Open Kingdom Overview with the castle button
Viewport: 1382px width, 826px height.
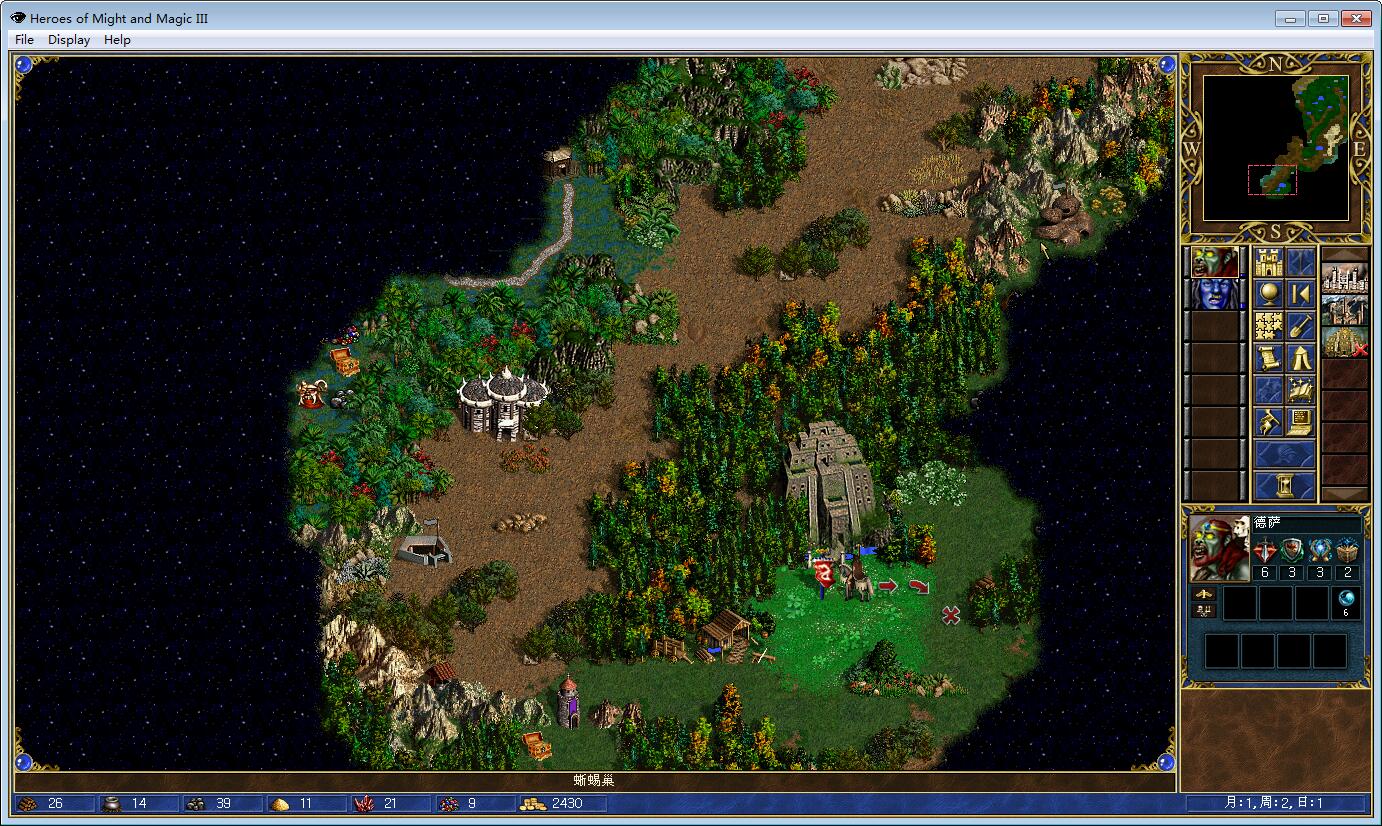[x=1268, y=263]
